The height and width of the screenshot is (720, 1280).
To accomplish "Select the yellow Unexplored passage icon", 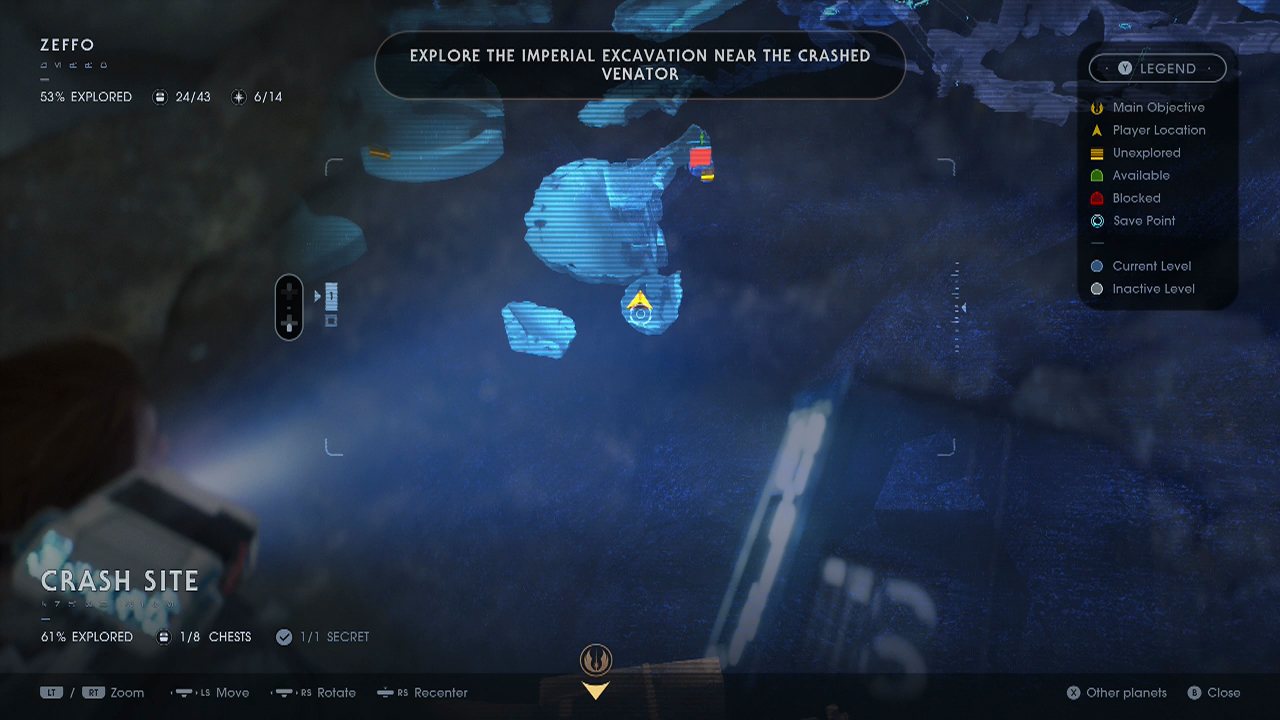I will pyautogui.click(x=1096, y=152).
